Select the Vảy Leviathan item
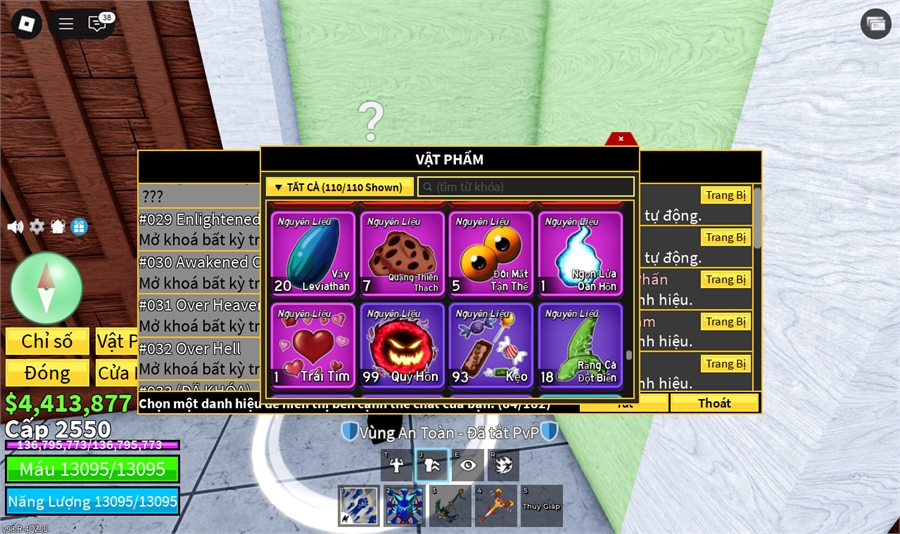Screen dimensions: 900x534 point(312,253)
